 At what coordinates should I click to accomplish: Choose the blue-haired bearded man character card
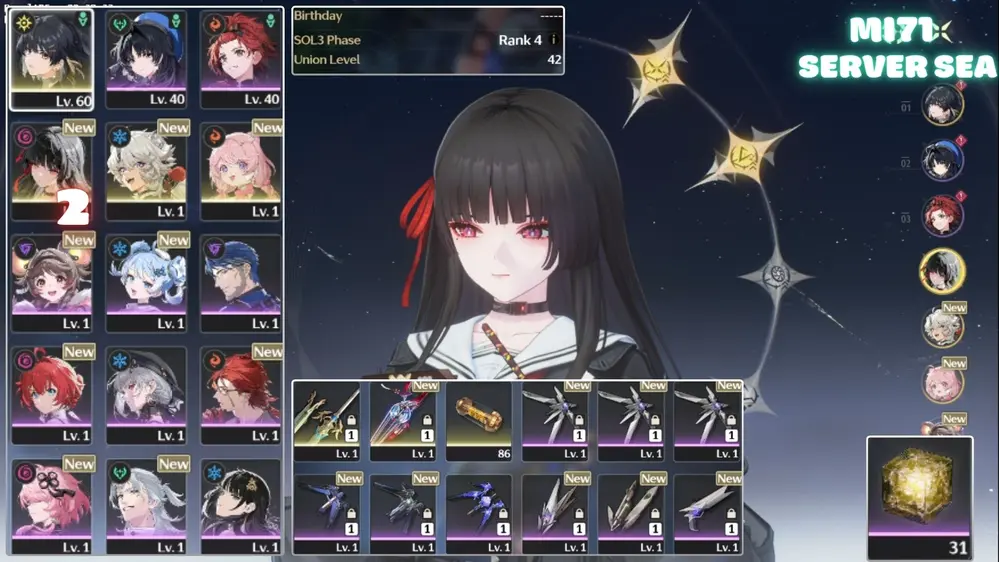coord(241,282)
